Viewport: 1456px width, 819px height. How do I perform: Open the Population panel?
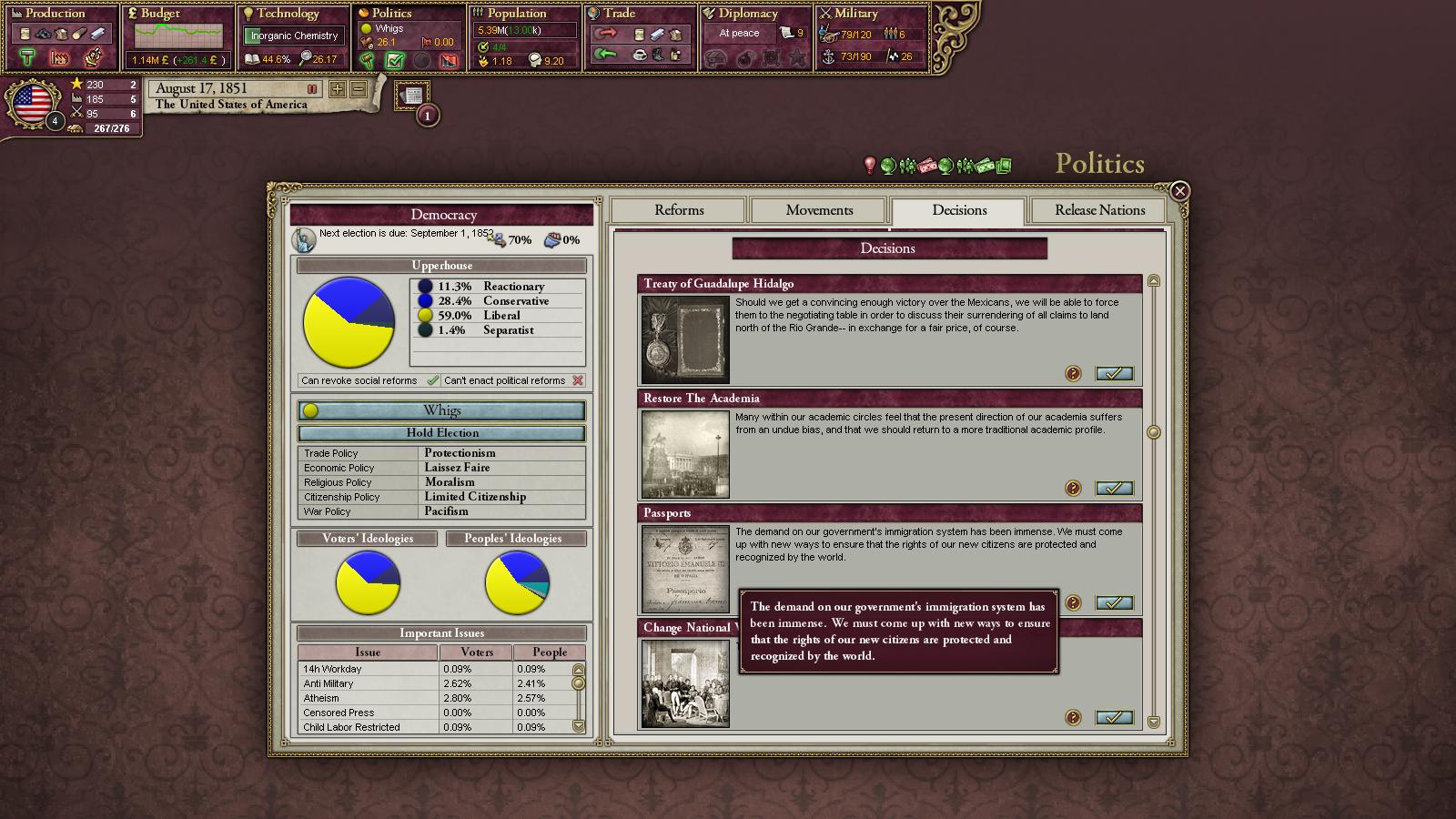coord(516,14)
